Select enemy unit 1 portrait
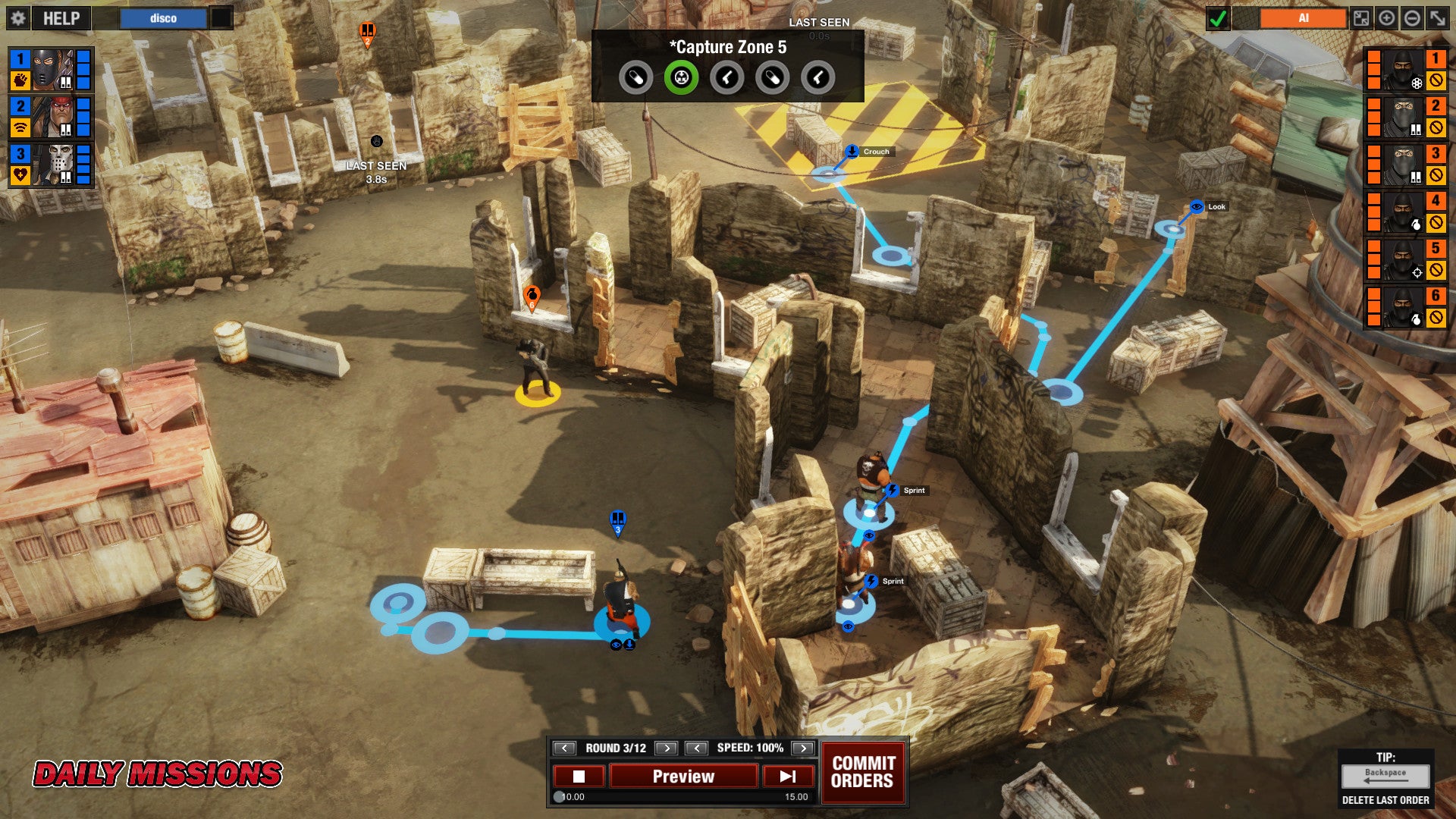Image resolution: width=1456 pixels, height=819 pixels. click(x=1404, y=69)
